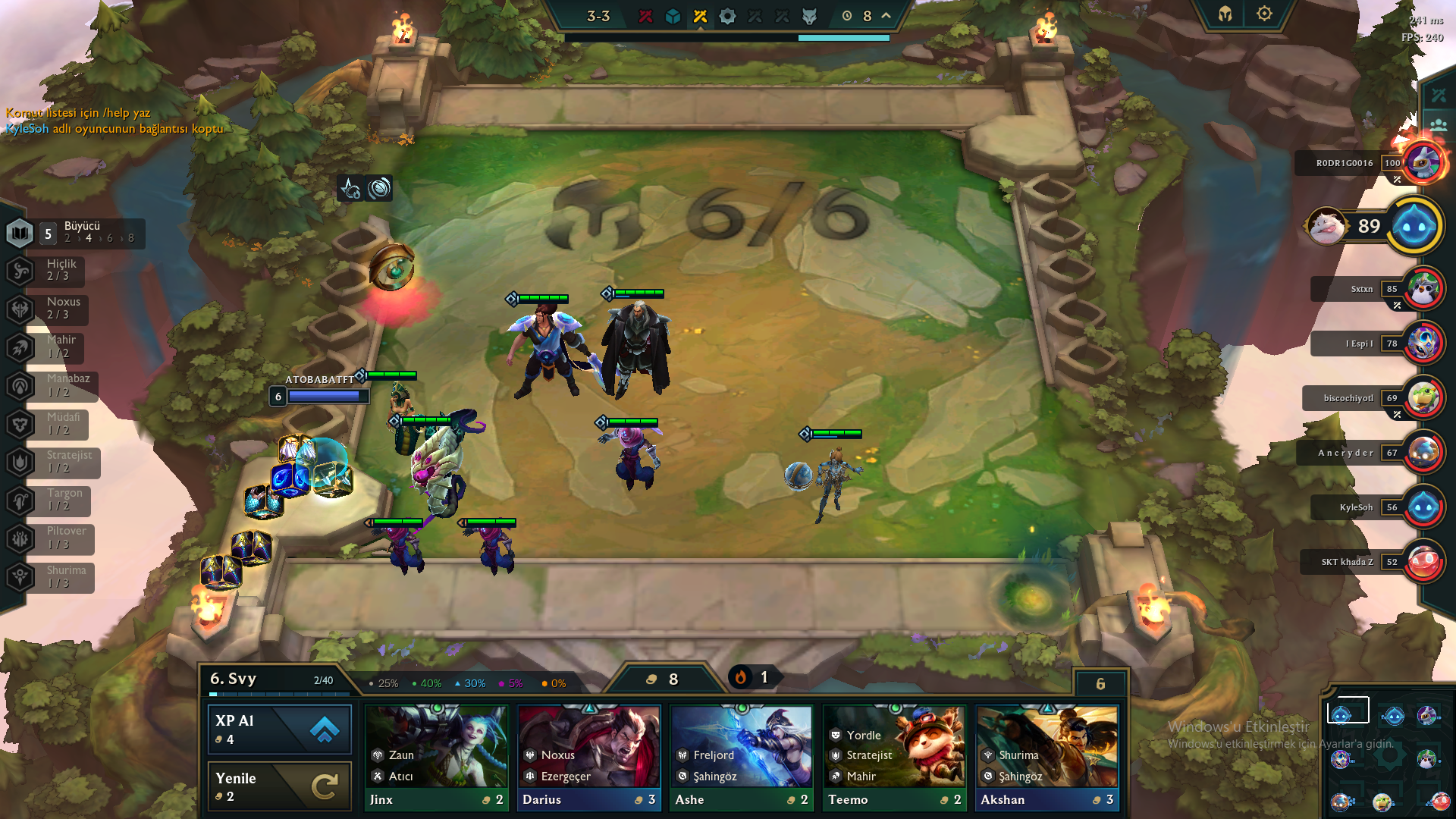Click the minimap in the corner
The width and height of the screenshot is (1456, 819).
[x=1389, y=756]
